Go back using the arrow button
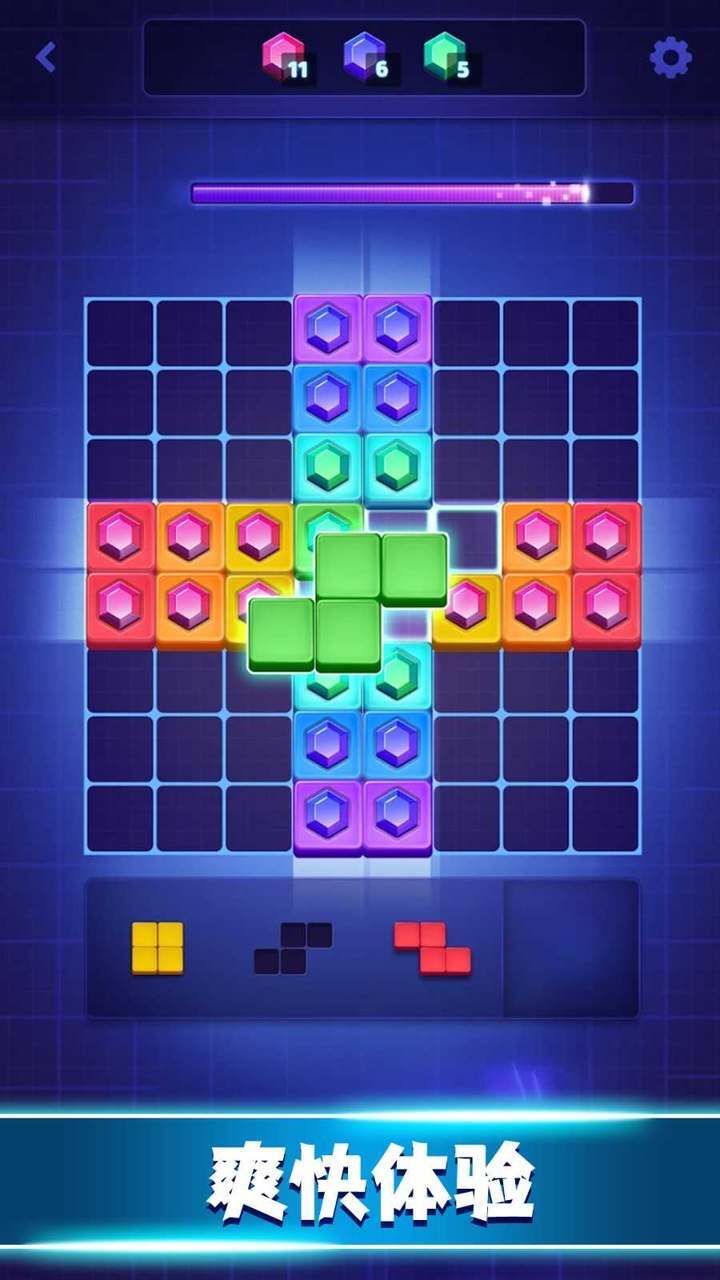This screenshot has height=1280, width=720. click(45, 57)
